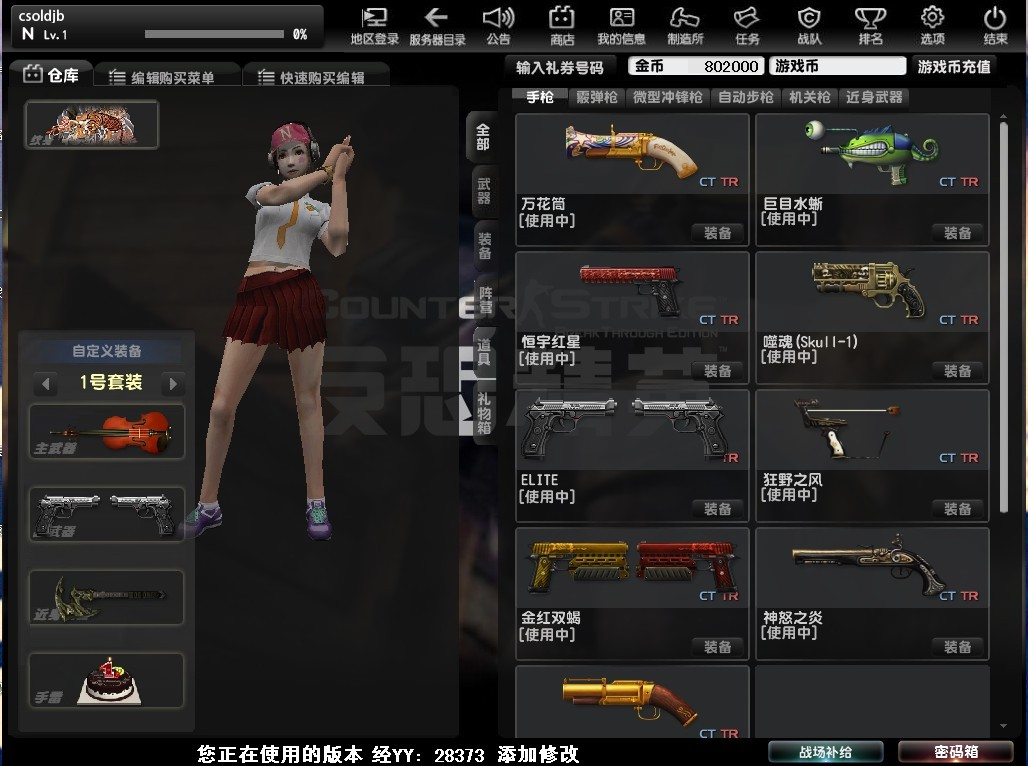Click the 游戏币充值 recharge button

tap(954, 67)
